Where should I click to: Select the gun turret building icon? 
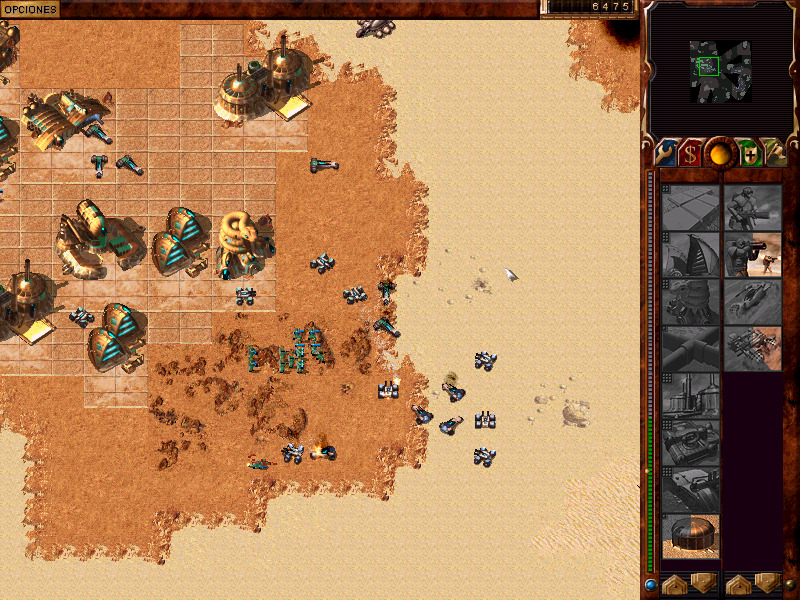[x=691, y=489]
